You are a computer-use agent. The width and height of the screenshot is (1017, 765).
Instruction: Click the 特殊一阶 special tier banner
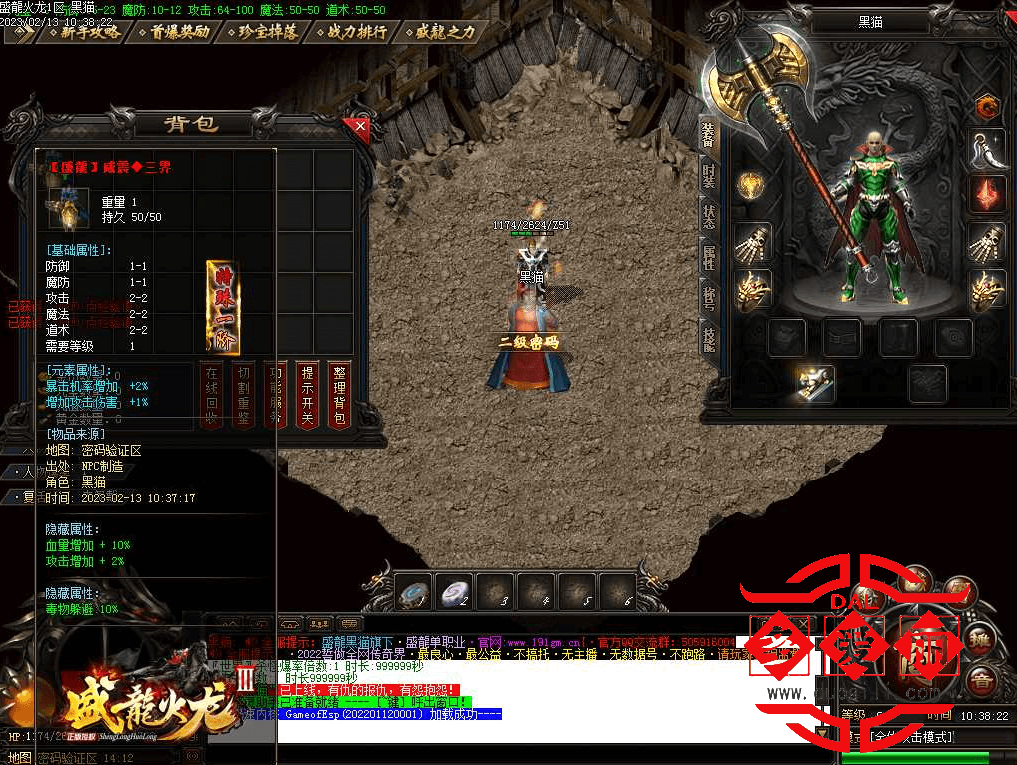(222, 307)
